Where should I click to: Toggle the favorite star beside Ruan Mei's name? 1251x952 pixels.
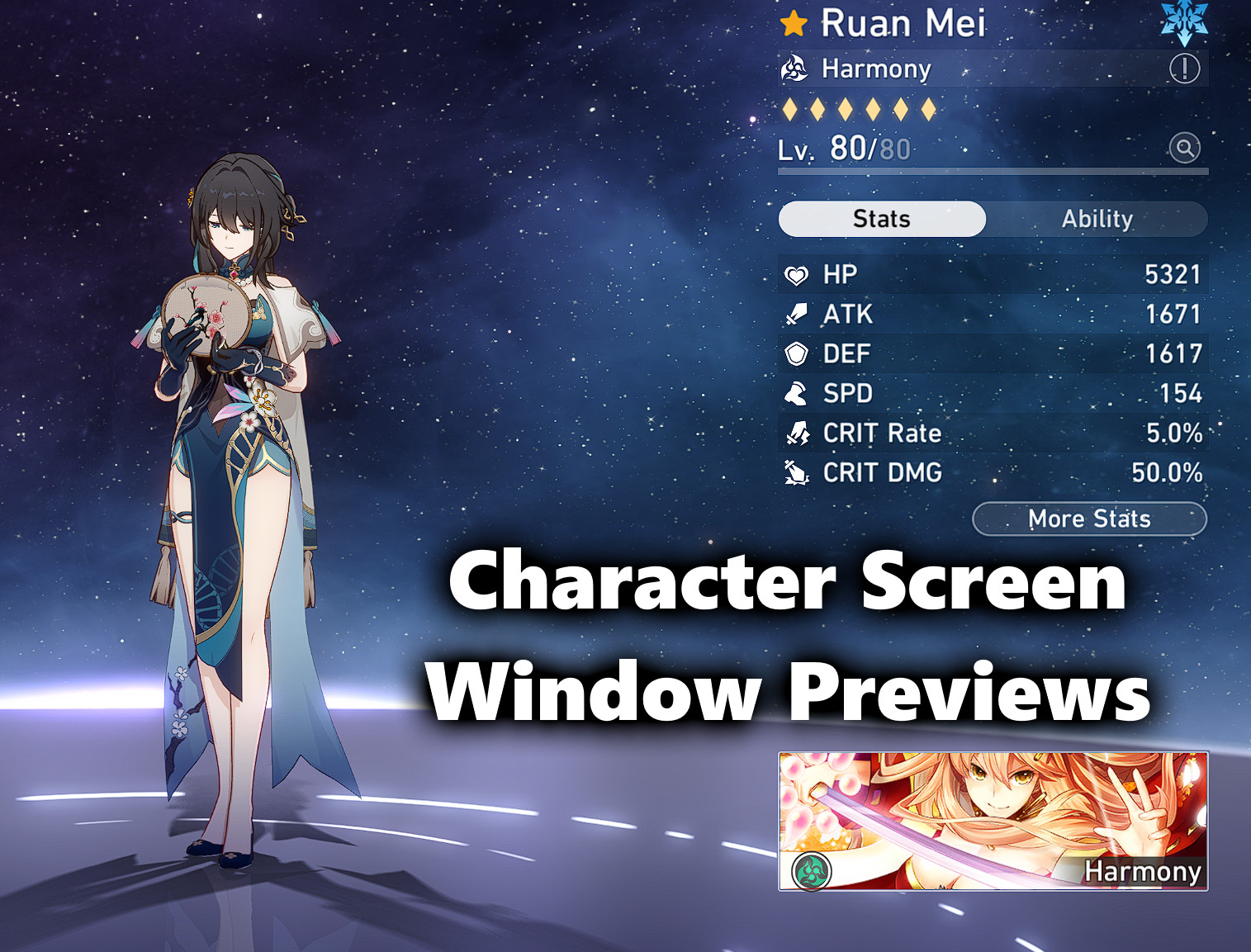tap(793, 23)
